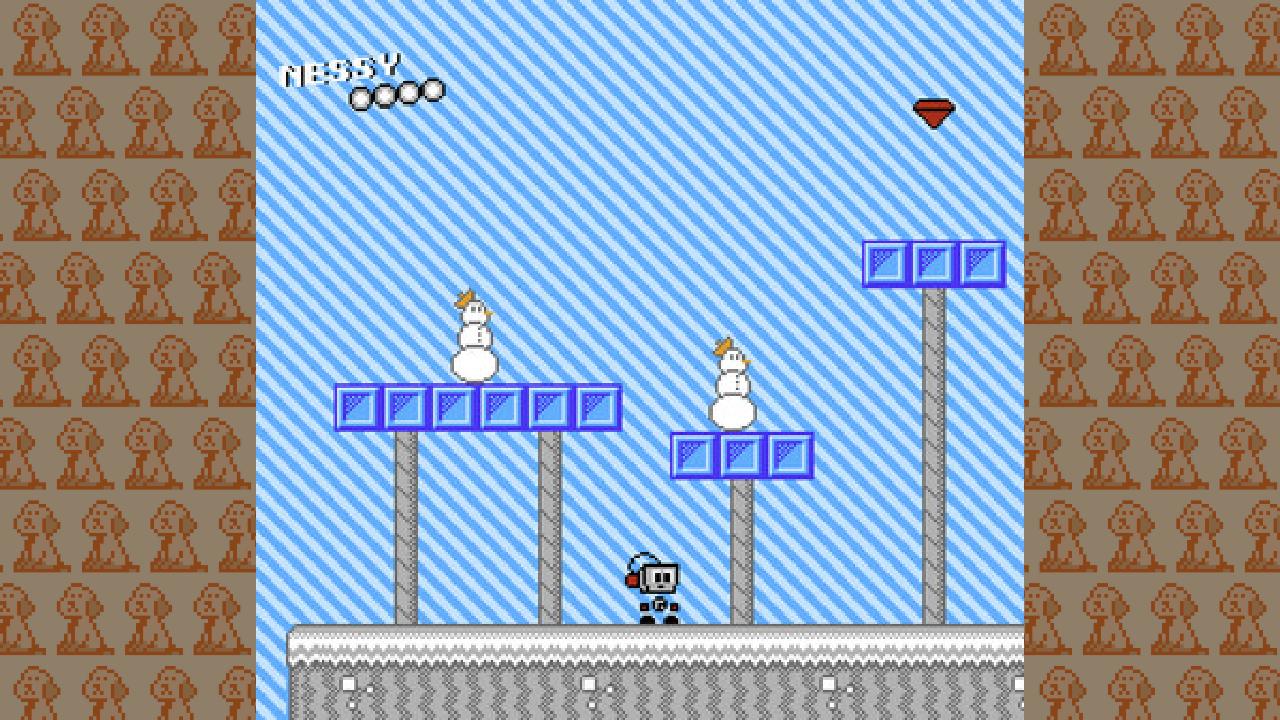Select the red gem in the upper right
This screenshot has height=720, width=1280.
pyautogui.click(x=934, y=113)
